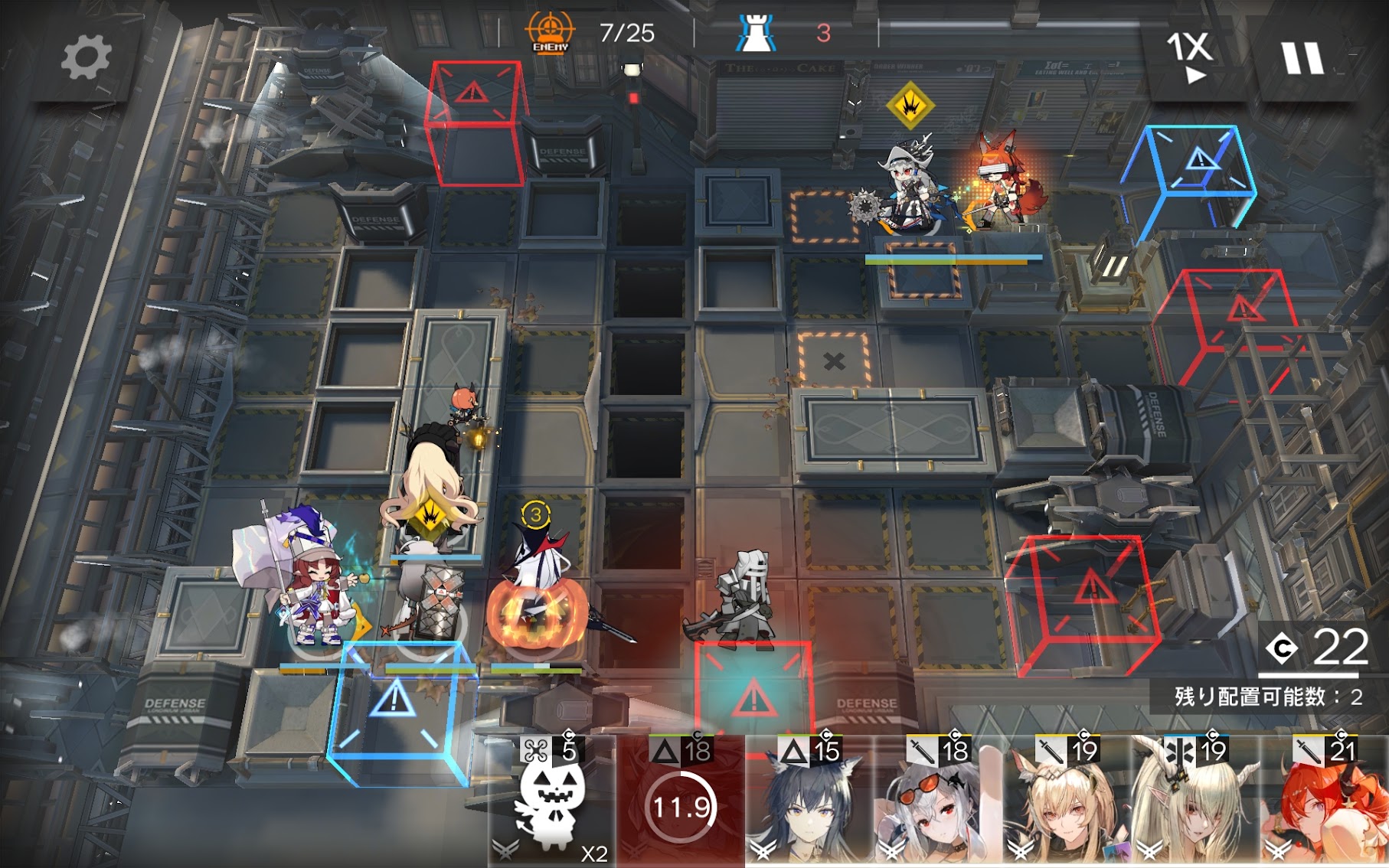Activate skill-ready icon above the witch-hat operator
The height and width of the screenshot is (868, 1389).
910,105
